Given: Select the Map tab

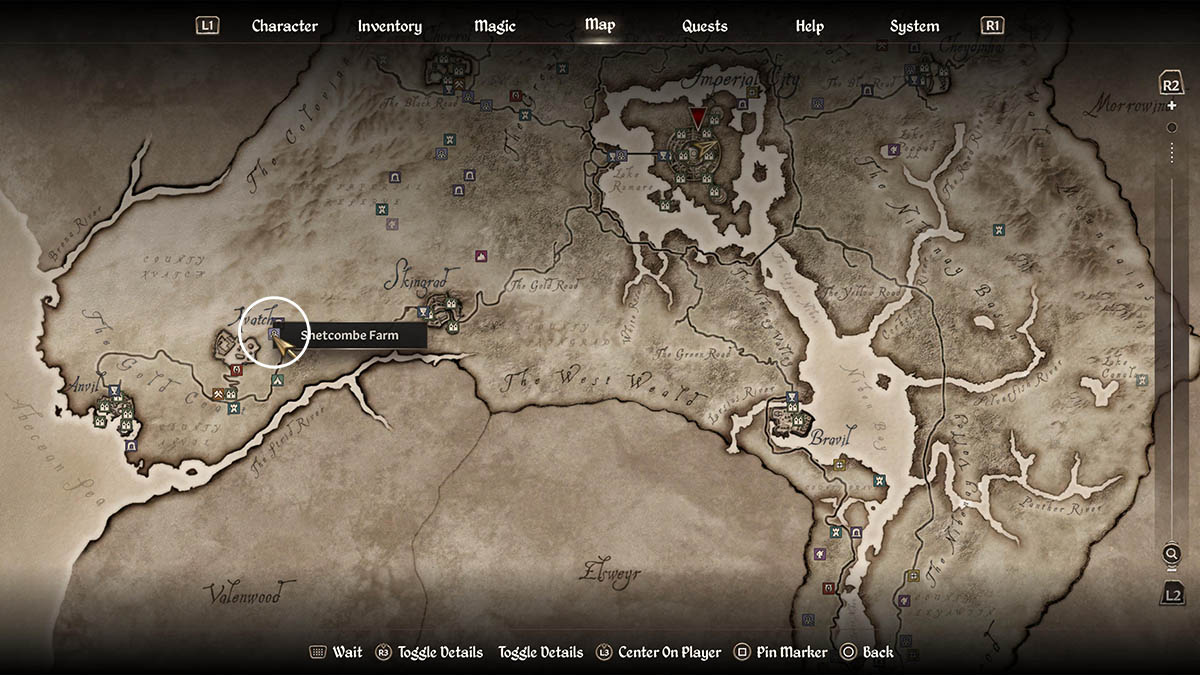Looking at the screenshot, I should 600,25.
